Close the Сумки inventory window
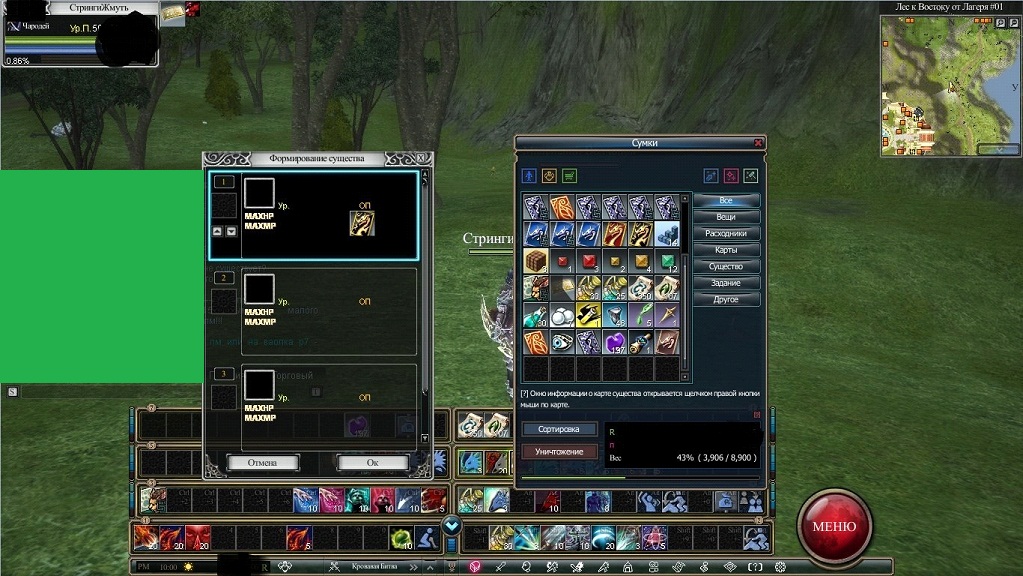The image size is (1023, 576). 758,143
